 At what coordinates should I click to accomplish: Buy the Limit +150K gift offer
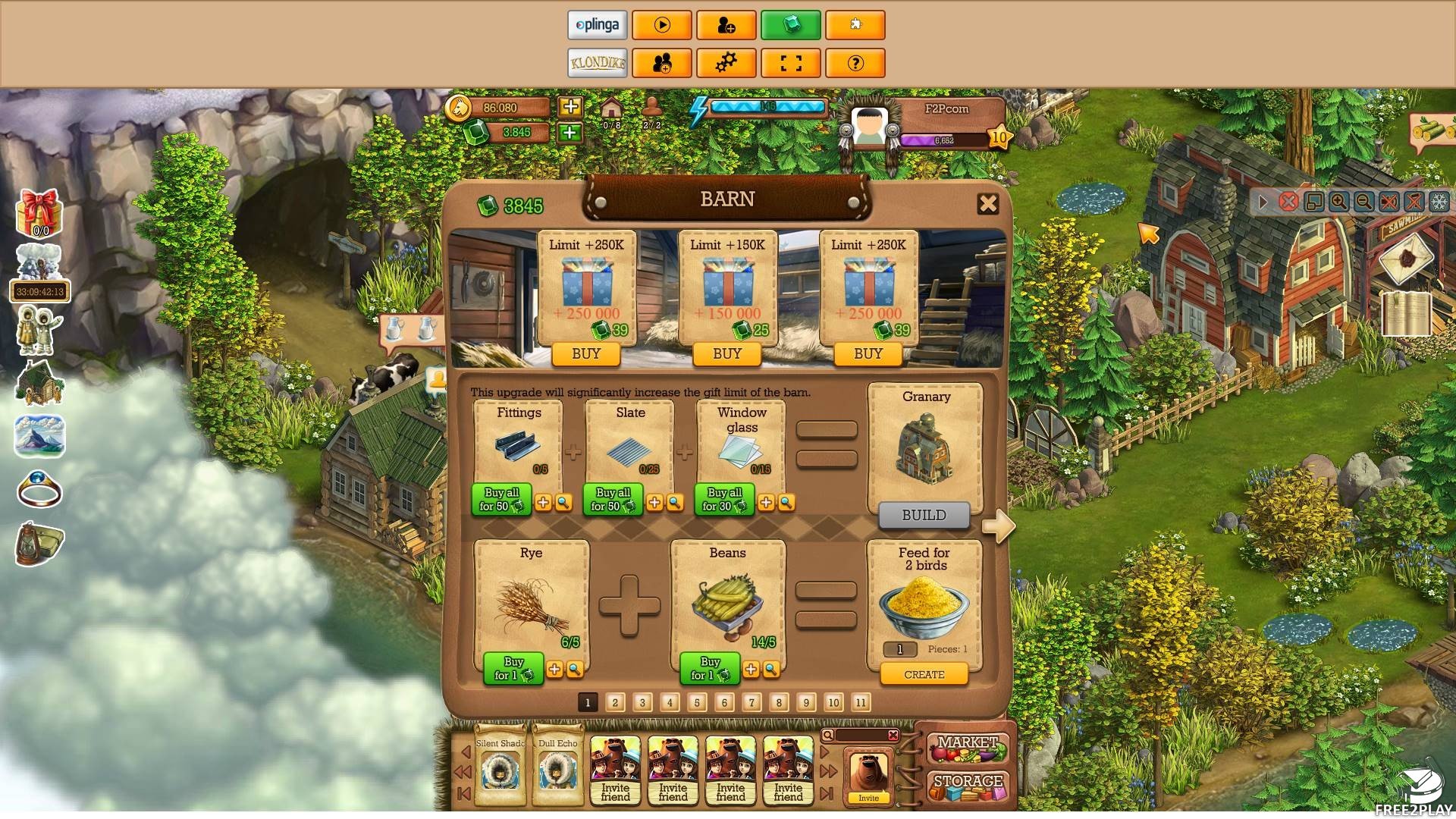pyautogui.click(x=726, y=353)
